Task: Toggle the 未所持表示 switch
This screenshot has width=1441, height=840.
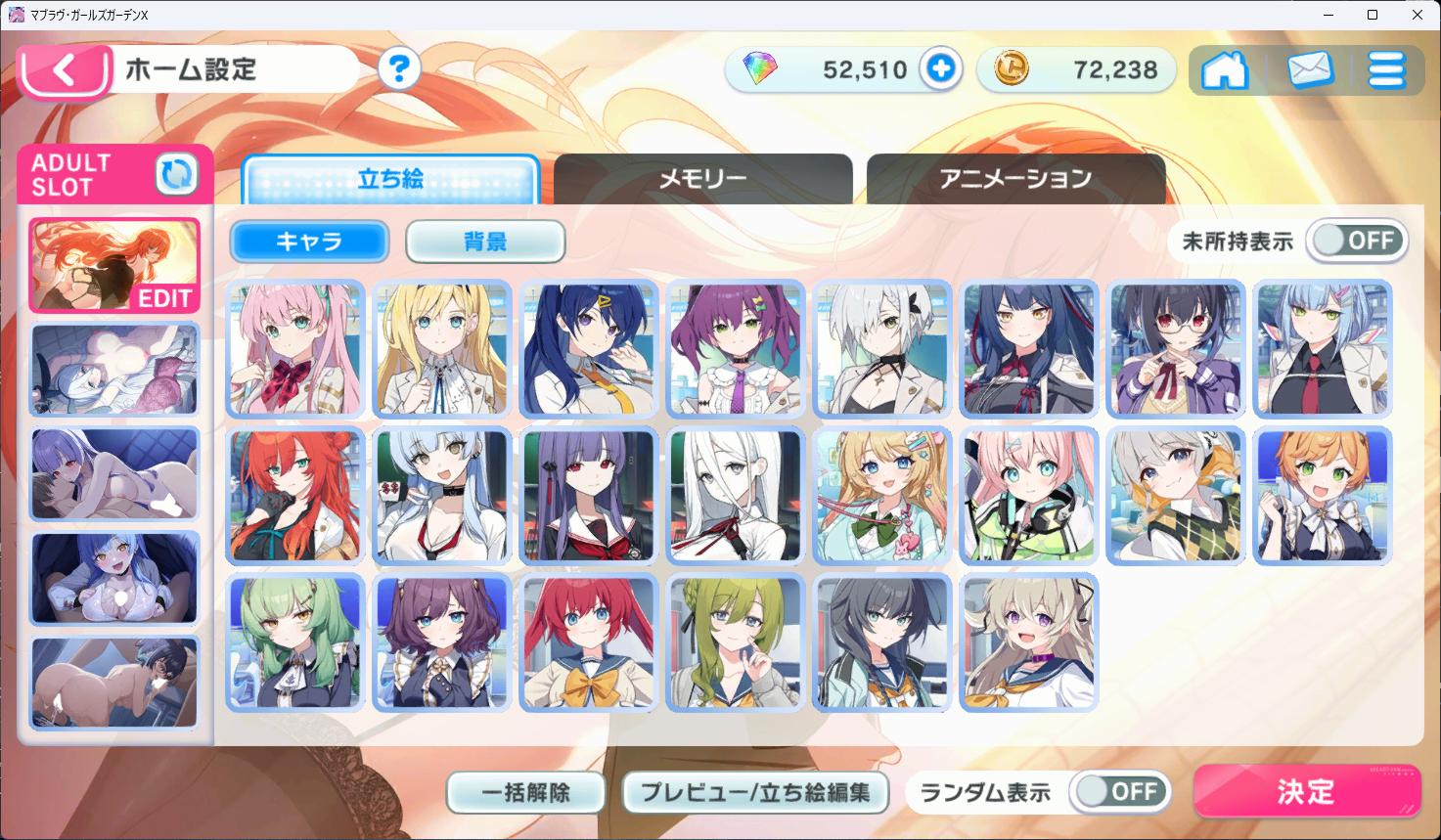Action: click(x=1357, y=241)
